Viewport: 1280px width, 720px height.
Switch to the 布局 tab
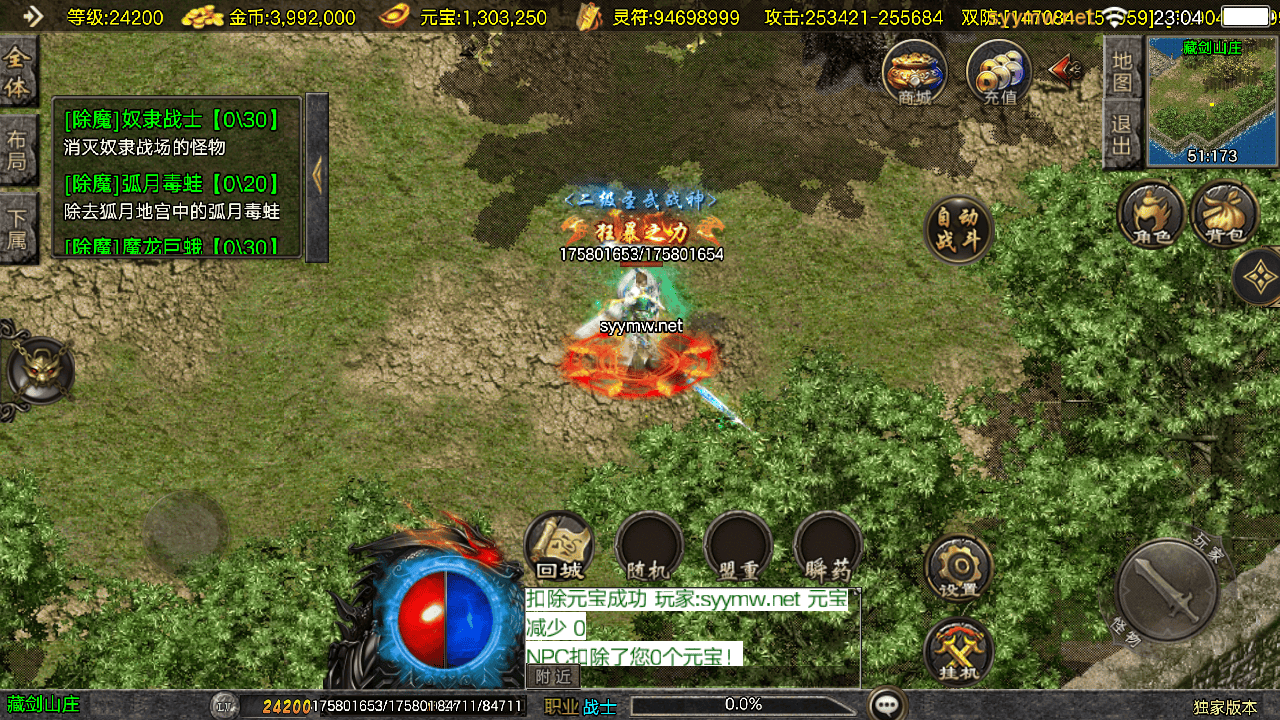point(17,149)
